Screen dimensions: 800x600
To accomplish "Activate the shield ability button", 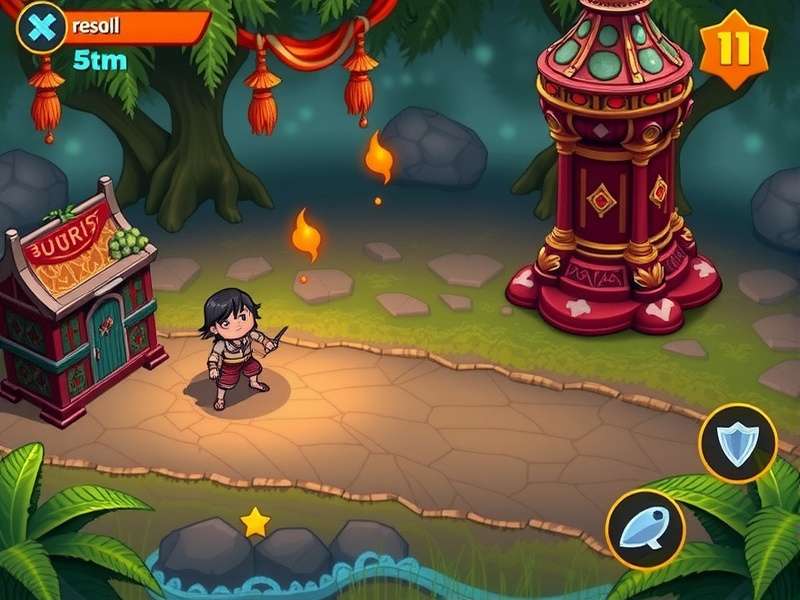I will pos(738,443).
